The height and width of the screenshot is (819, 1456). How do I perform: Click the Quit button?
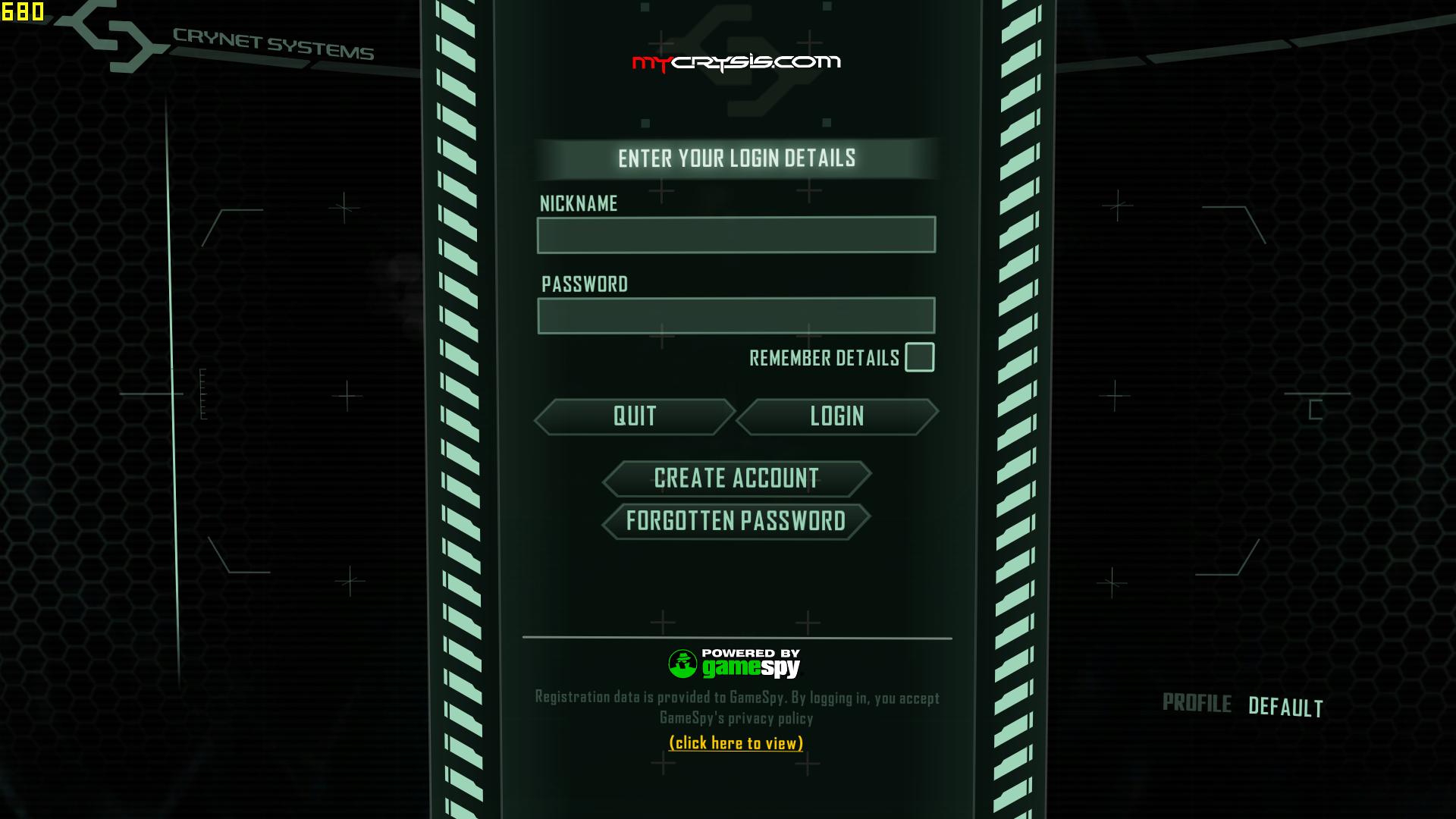tap(635, 416)
